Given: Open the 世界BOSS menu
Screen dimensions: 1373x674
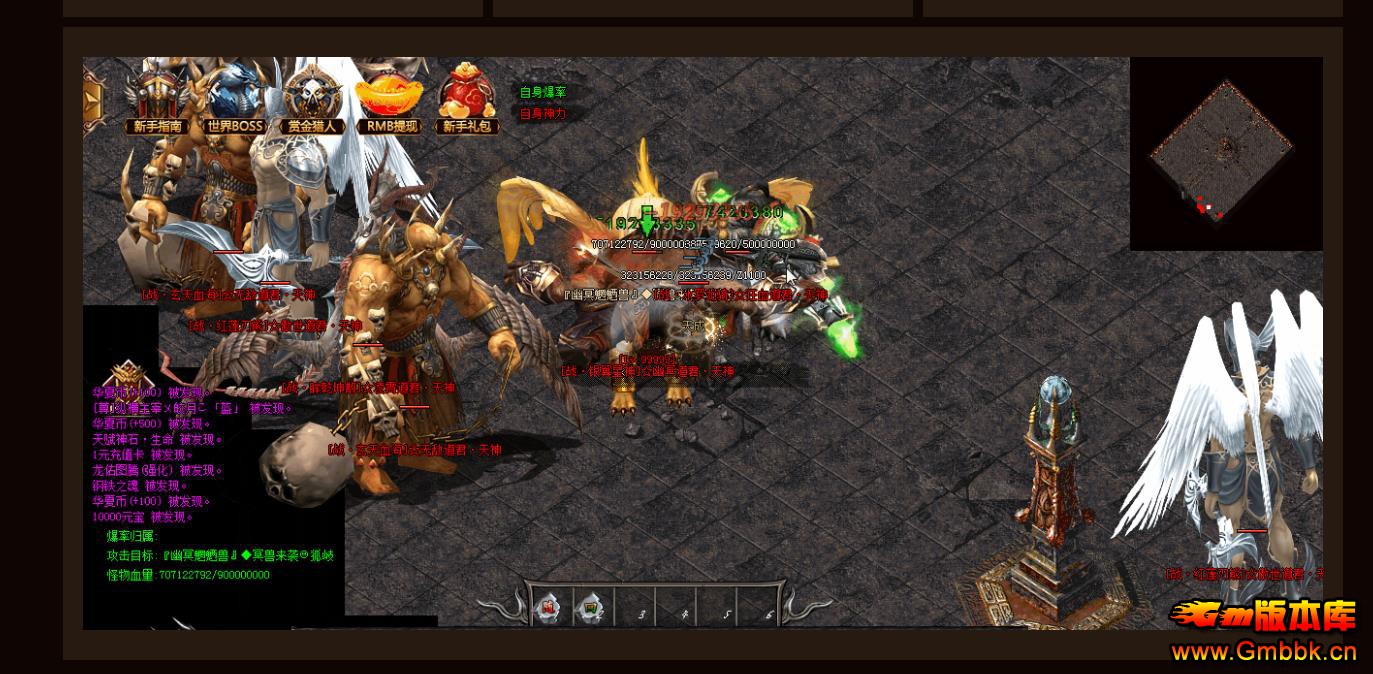Looking at the screenshot, I should (x=235, y=99).
